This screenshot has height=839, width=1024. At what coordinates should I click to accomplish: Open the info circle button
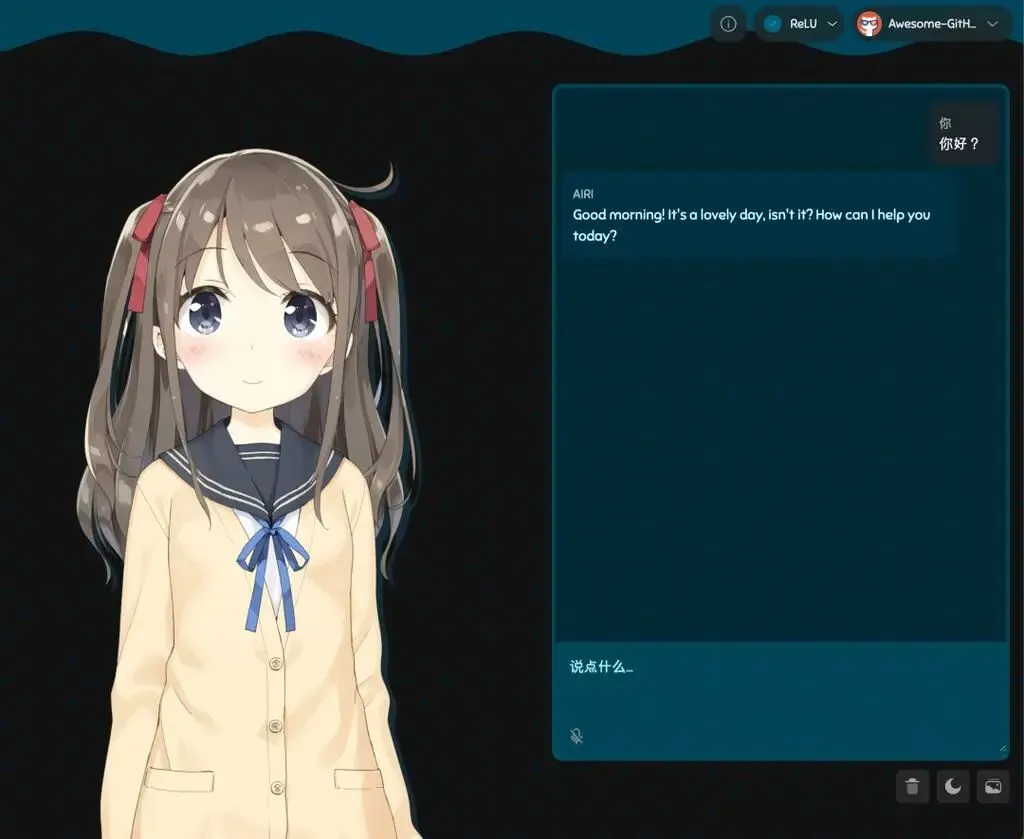point(728,24)
